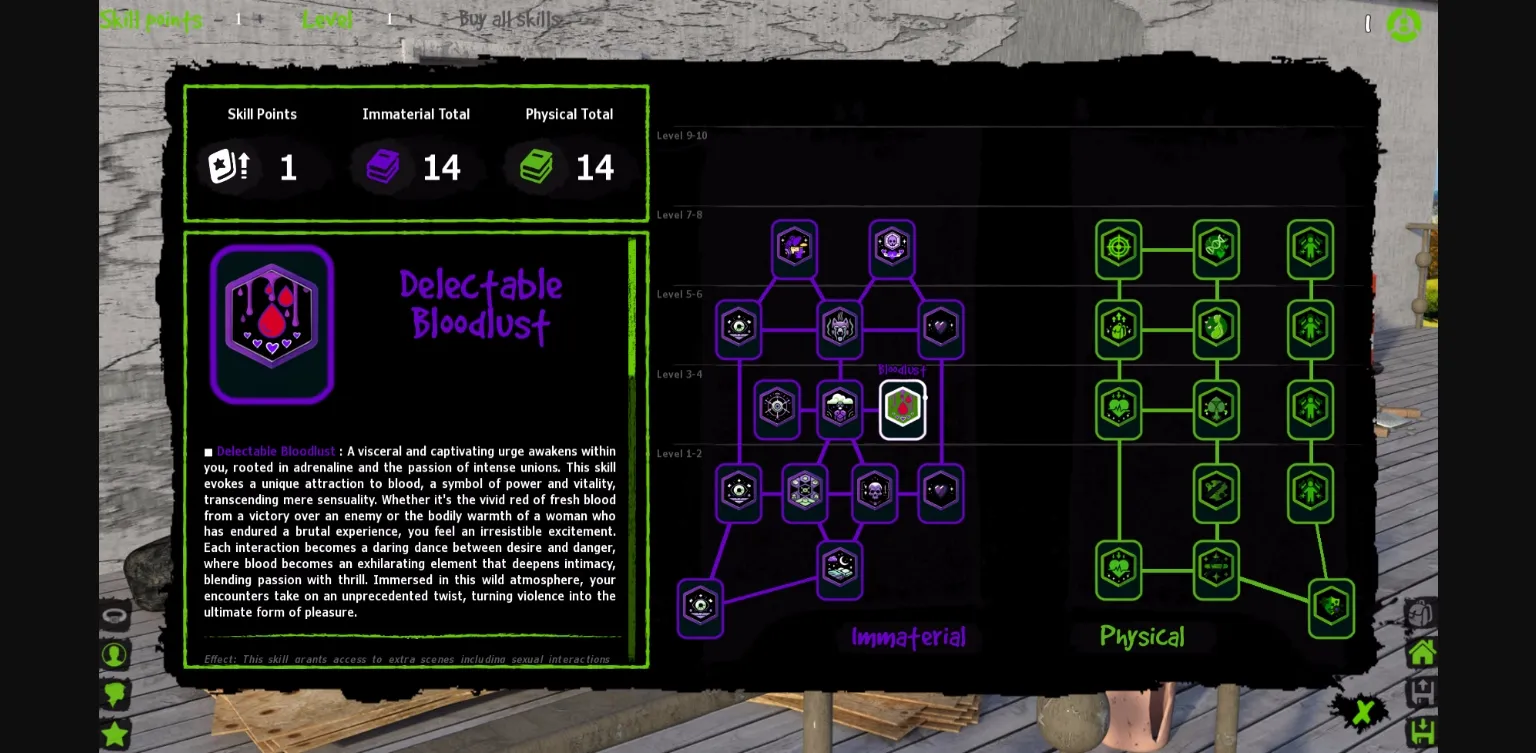Select the wolf head skill in Immaterial tree
Screen dimensions: 1536x753
point(840,329)
